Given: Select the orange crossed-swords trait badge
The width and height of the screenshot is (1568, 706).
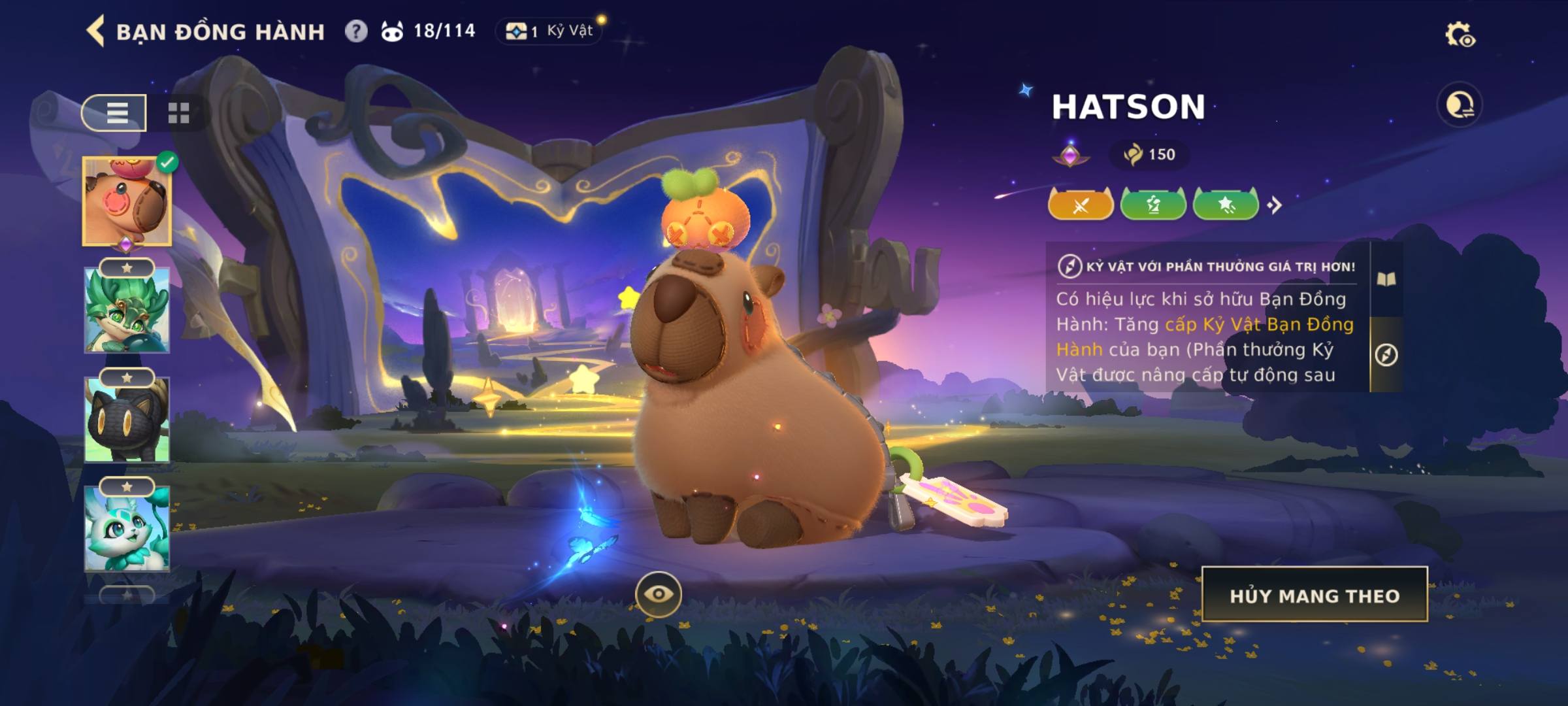Looking at the screenshot, I should [1081, 205].
